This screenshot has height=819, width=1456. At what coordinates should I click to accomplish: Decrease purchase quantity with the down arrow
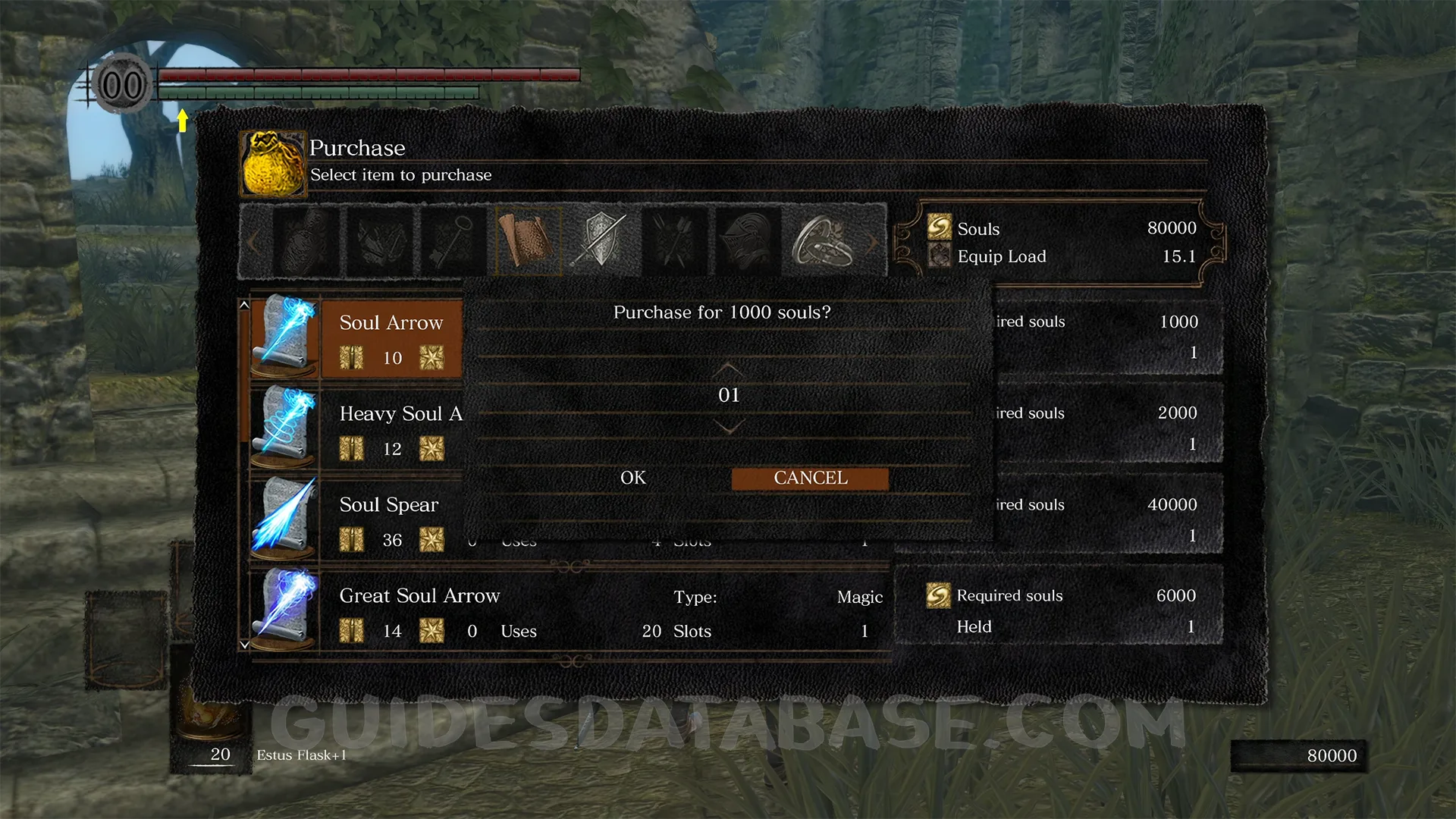click(728, 428)
